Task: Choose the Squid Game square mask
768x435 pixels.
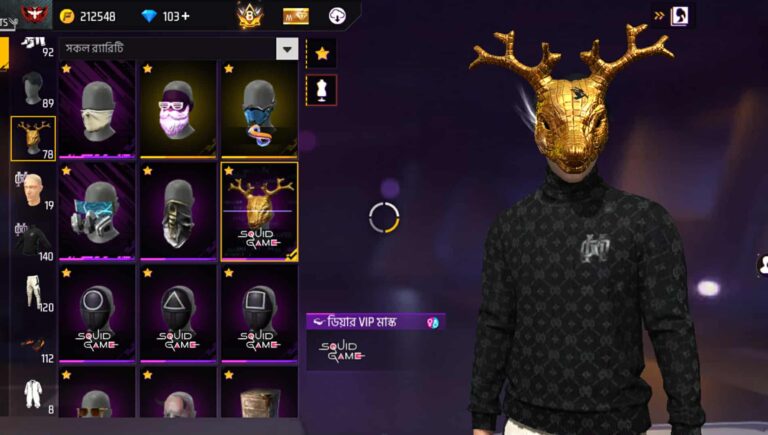Action: coord(259,312)
